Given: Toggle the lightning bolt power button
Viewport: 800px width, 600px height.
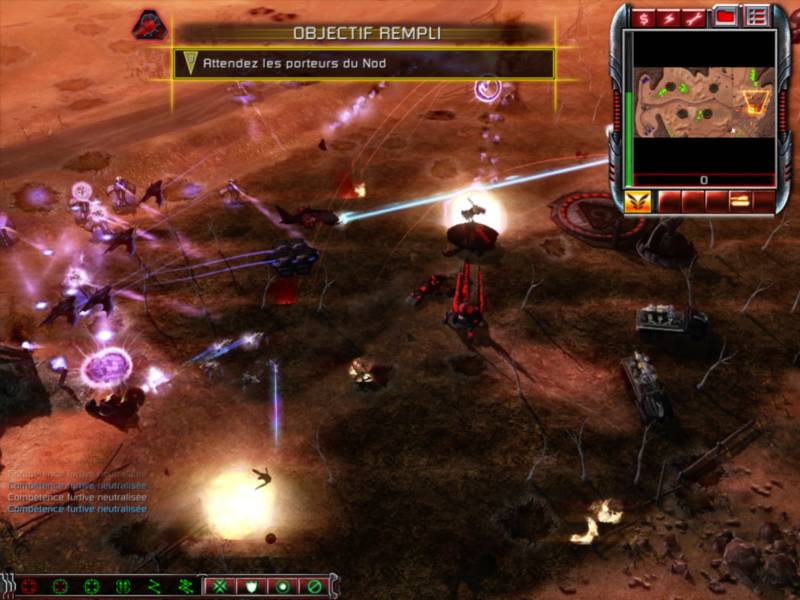Looking at the screenshot, I should (x=670, y=18).
